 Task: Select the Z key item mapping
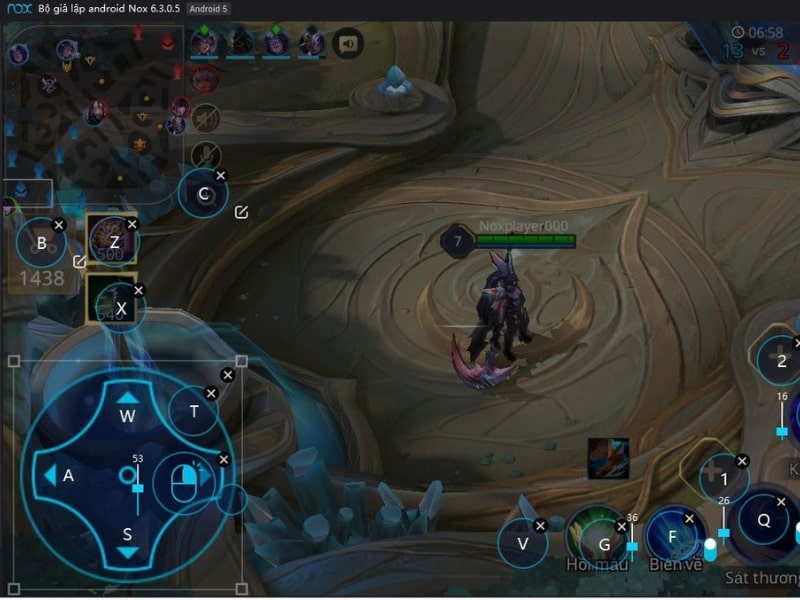[113, 240]
